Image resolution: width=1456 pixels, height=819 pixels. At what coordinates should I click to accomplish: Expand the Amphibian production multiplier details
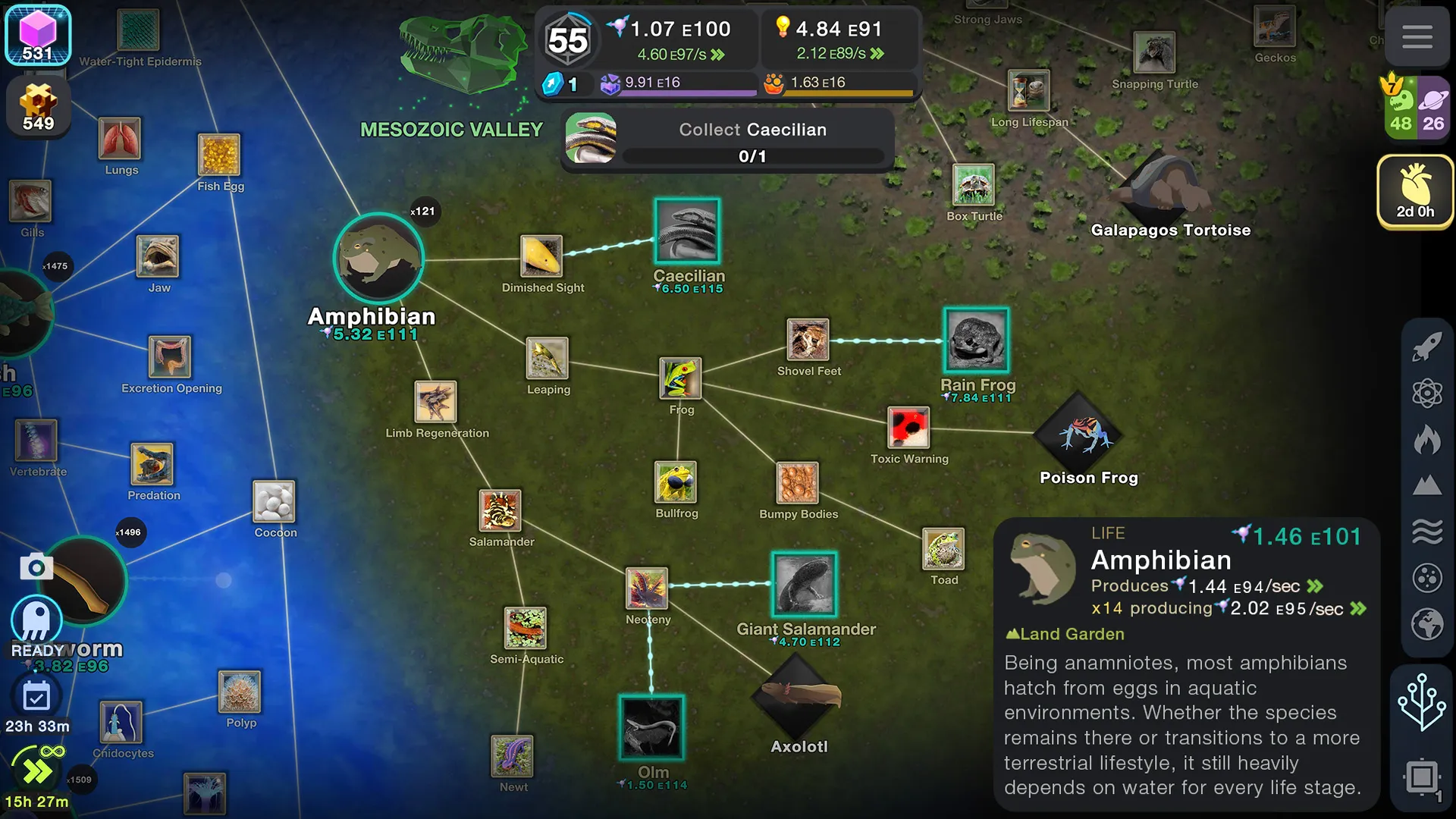coord(1357,608)
